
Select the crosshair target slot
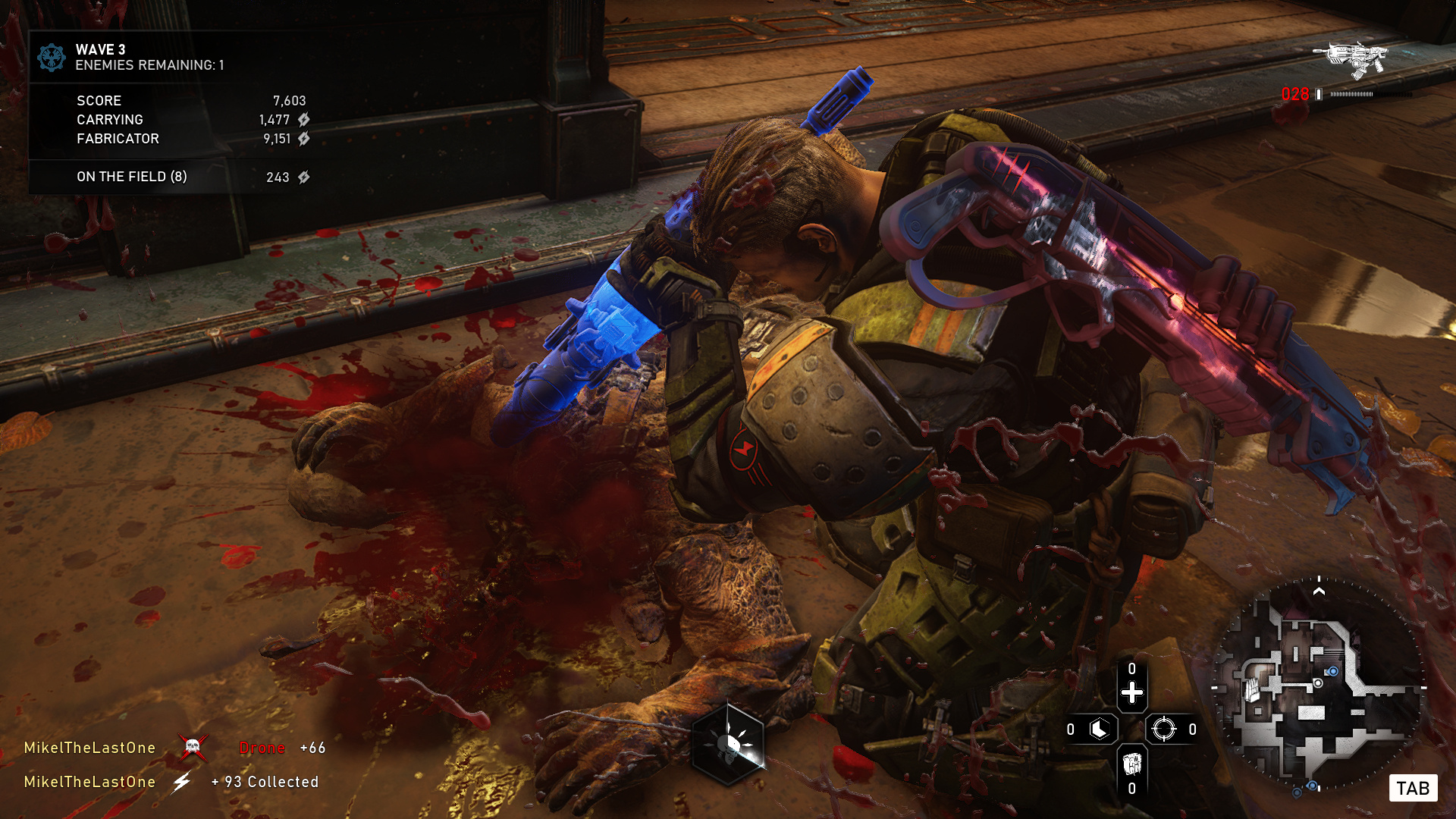point(1163,730)
